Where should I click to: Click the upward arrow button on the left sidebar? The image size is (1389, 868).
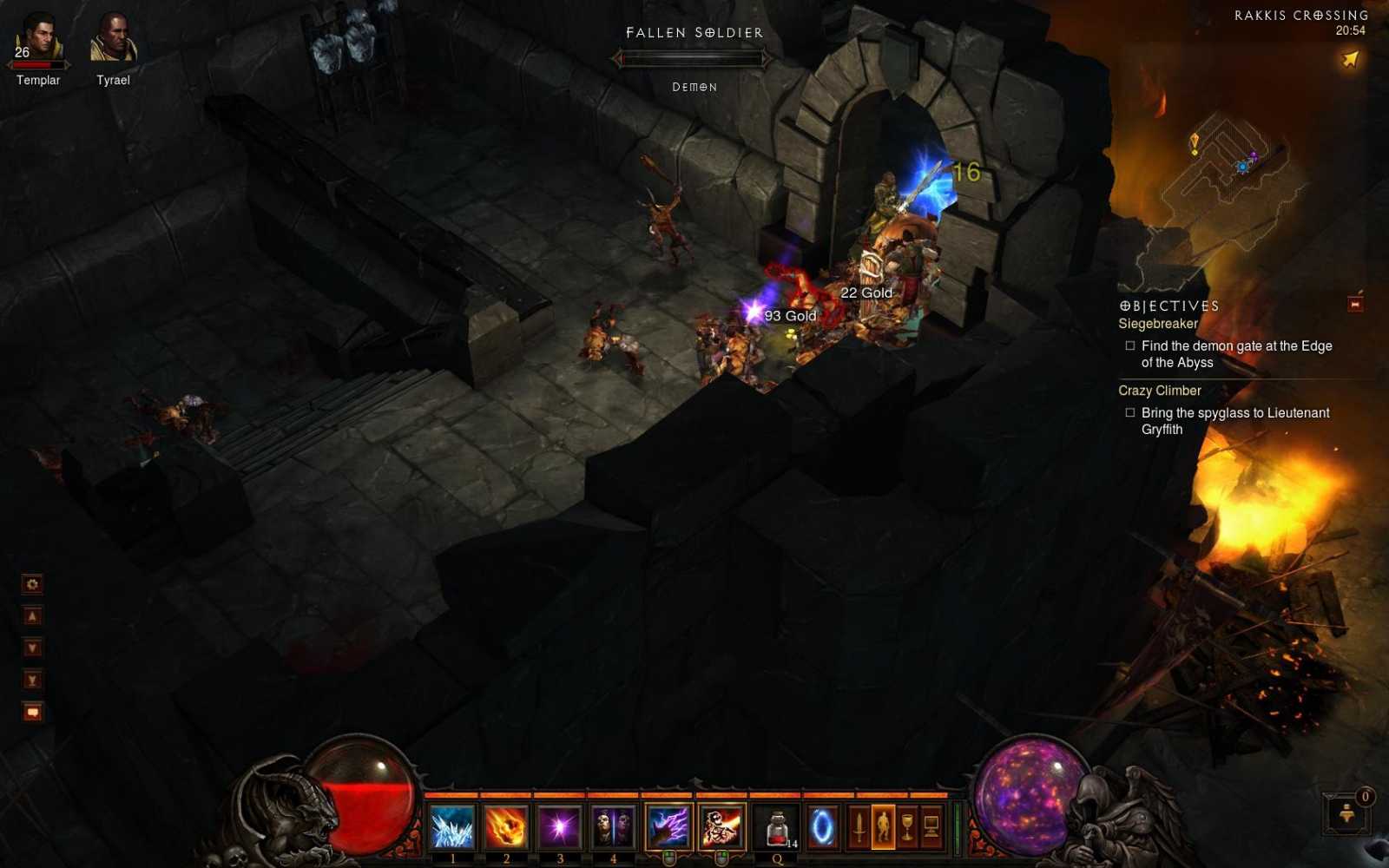[32, 615]
